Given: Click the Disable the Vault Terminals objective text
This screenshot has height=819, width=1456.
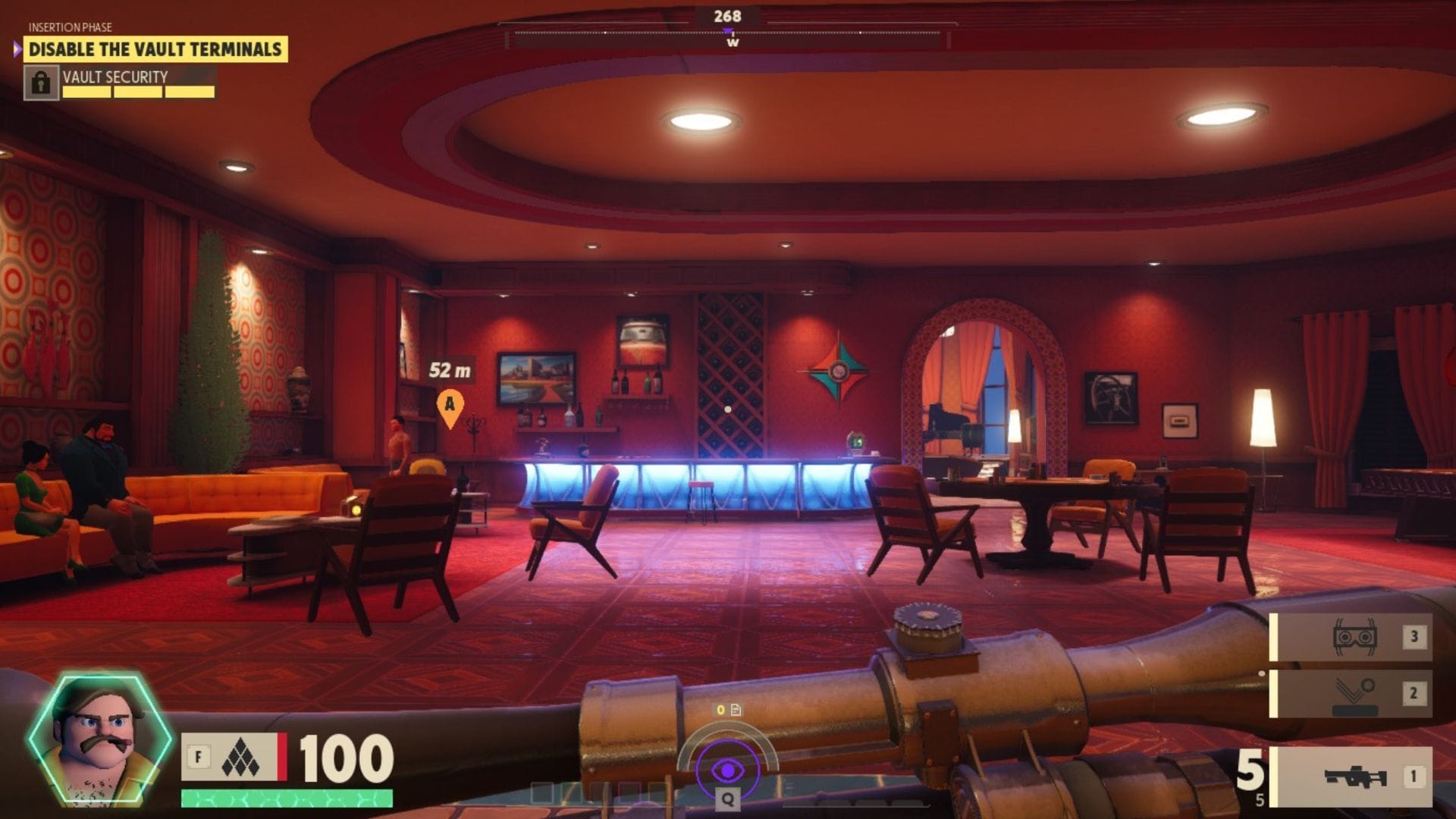Looking at the screenshot, I should pos(156,48).
